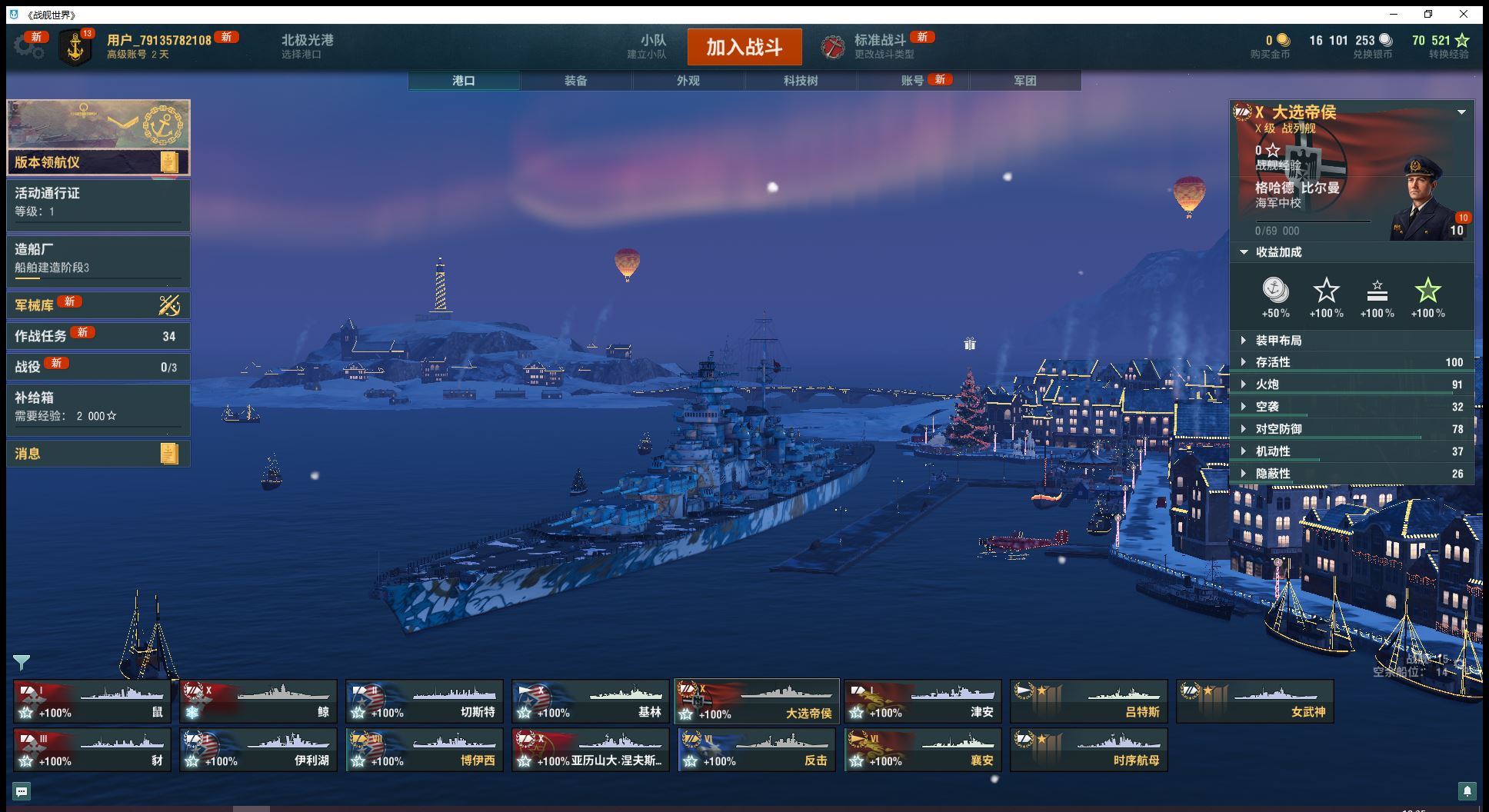View 作战任务 combat missions
Viewport: 1489px width, 812px height.
click(98, 336)
